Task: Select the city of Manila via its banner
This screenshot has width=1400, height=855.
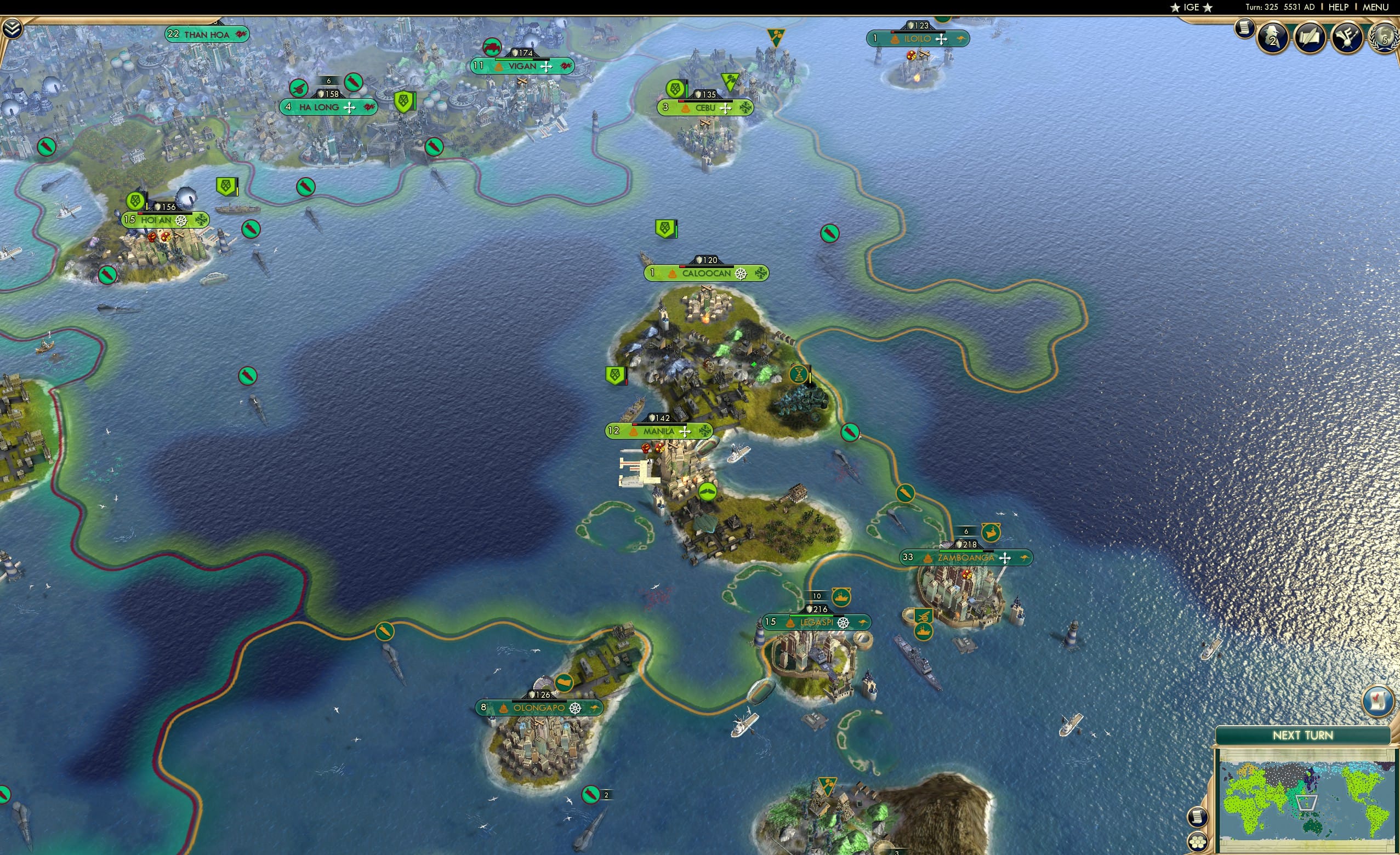Action: pos(659,432)
